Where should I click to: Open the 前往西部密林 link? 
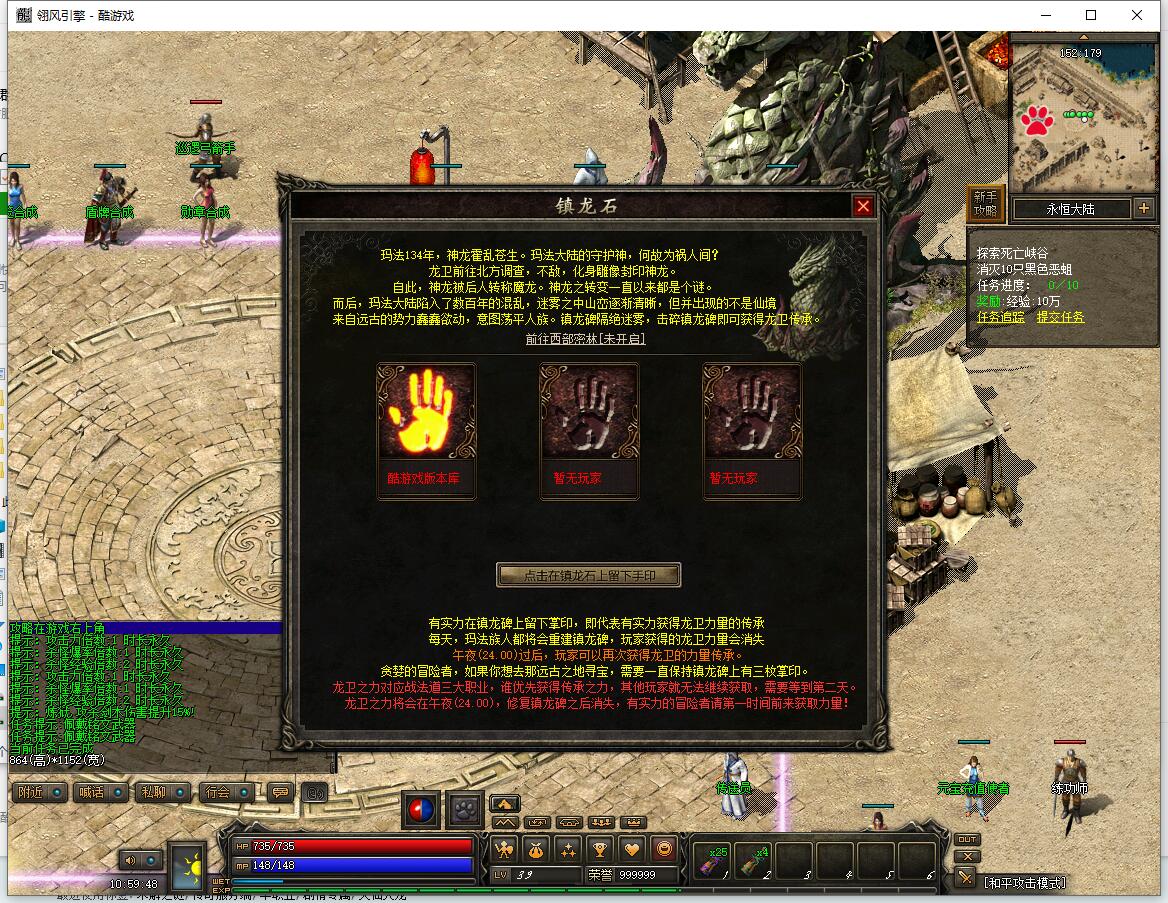coord(585,339)
